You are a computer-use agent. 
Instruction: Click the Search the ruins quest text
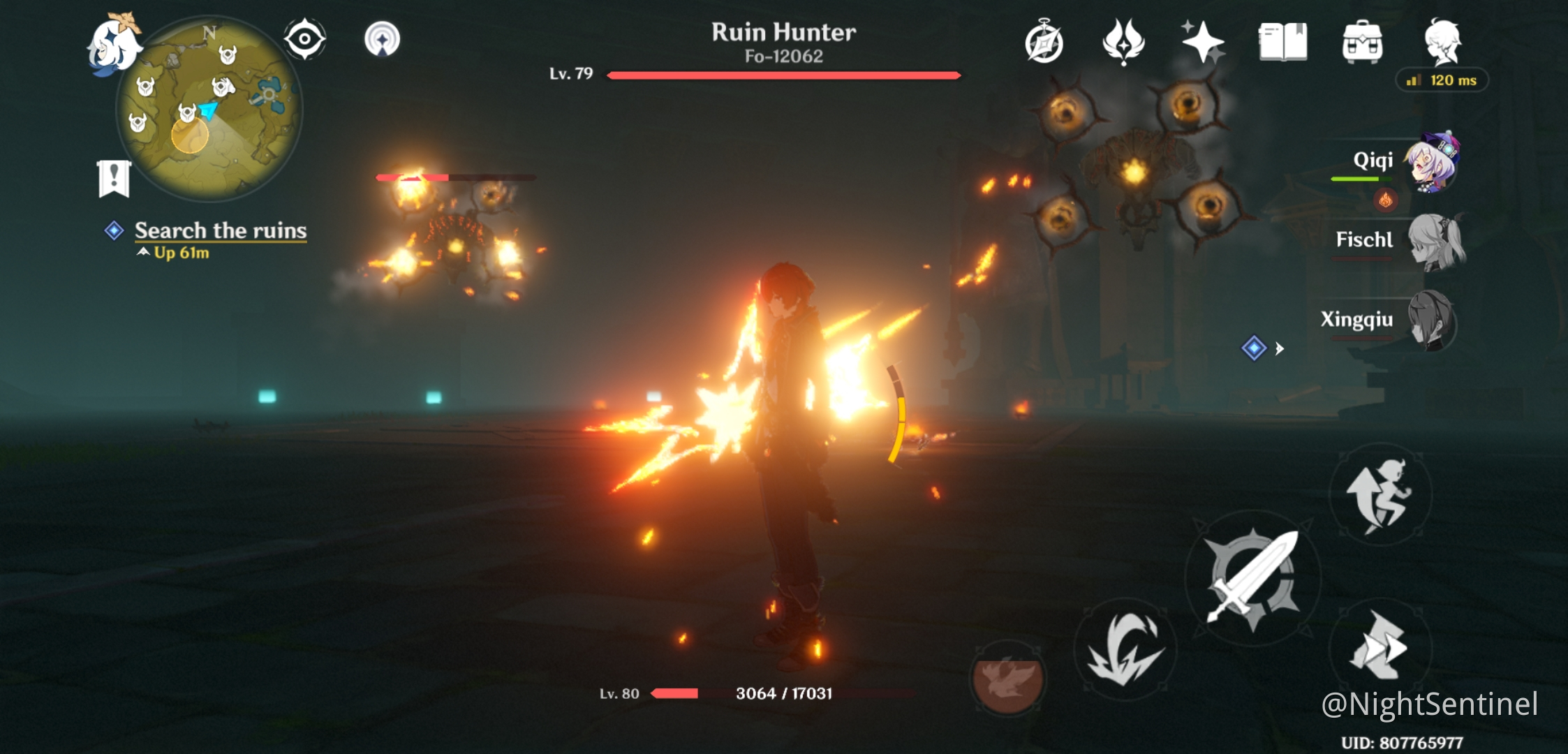(220, 230)
